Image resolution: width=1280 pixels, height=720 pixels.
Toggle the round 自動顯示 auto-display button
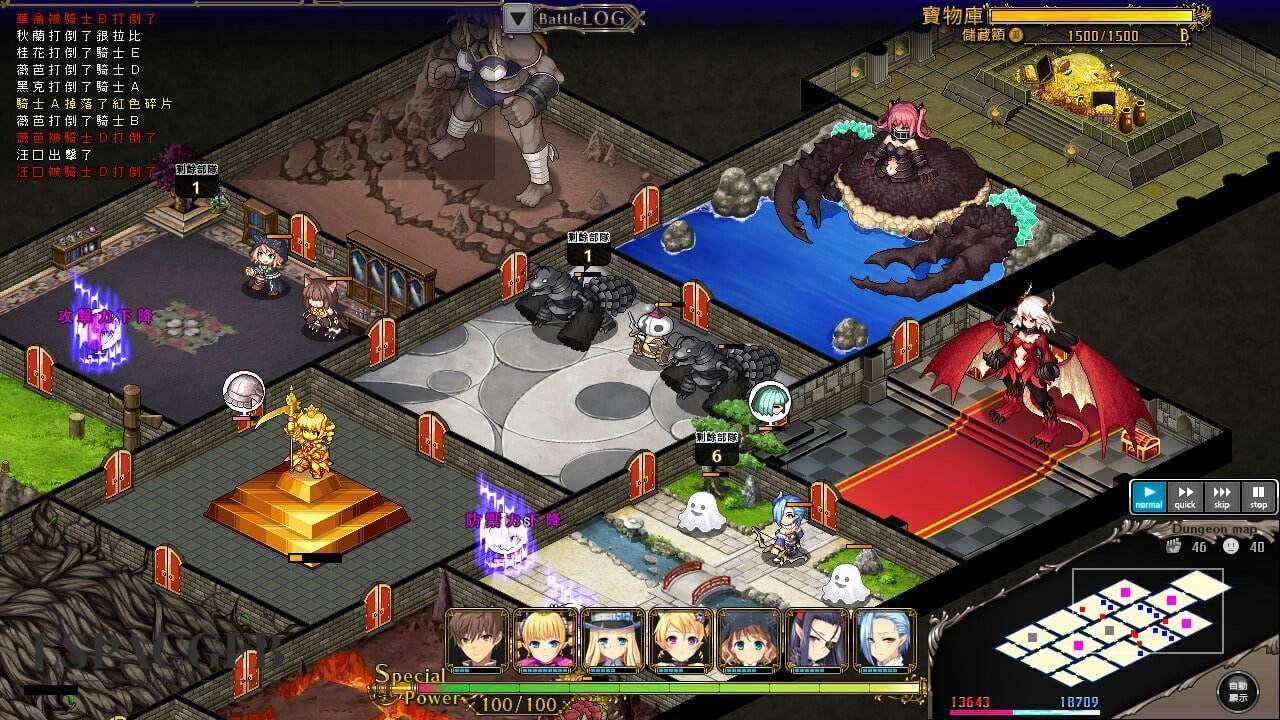[x=1238, y=692]
